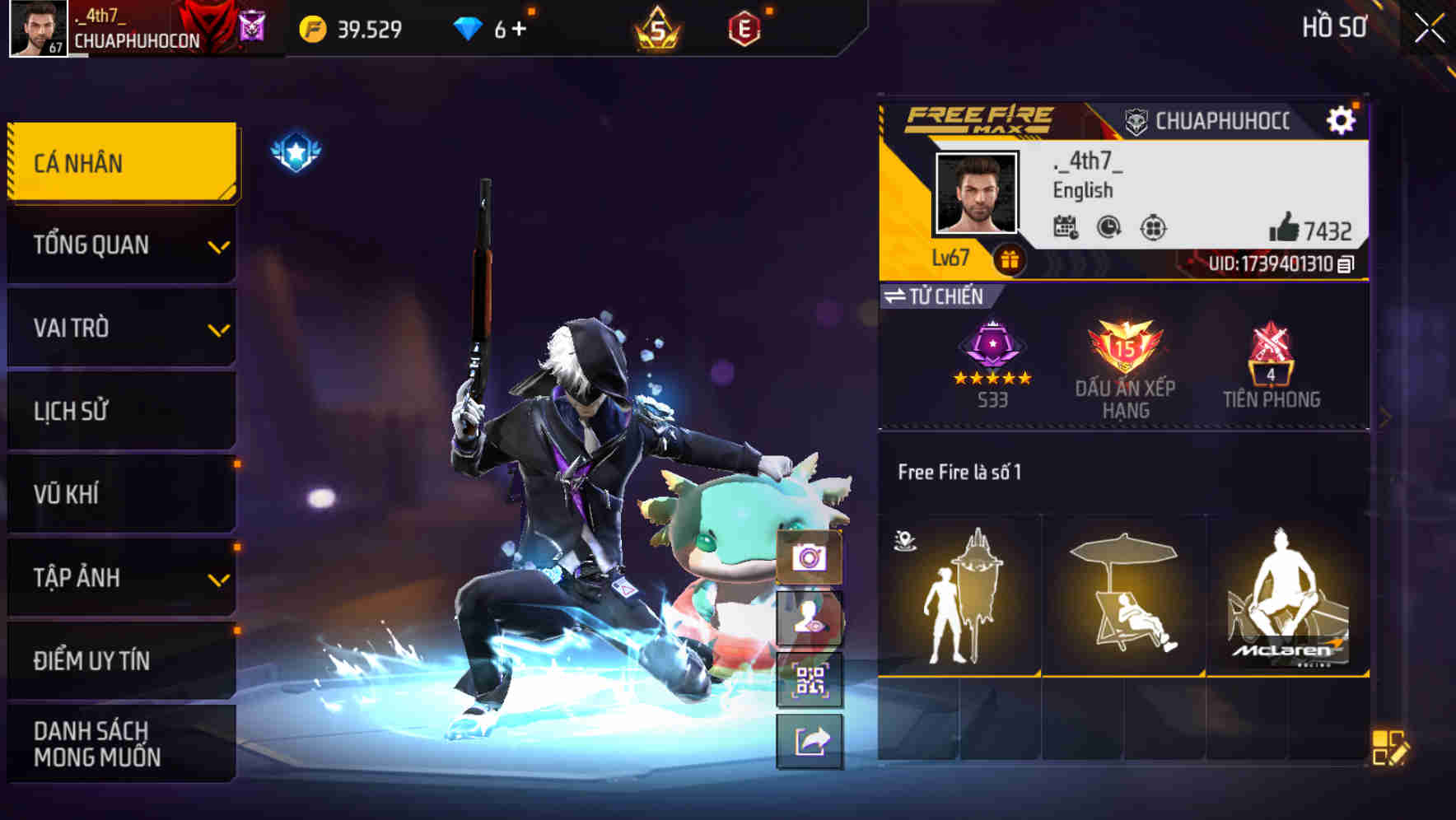The image size is (1456, 820).
Task: Expand the VAI TRÒ section
Action: [x=120, y=328]
